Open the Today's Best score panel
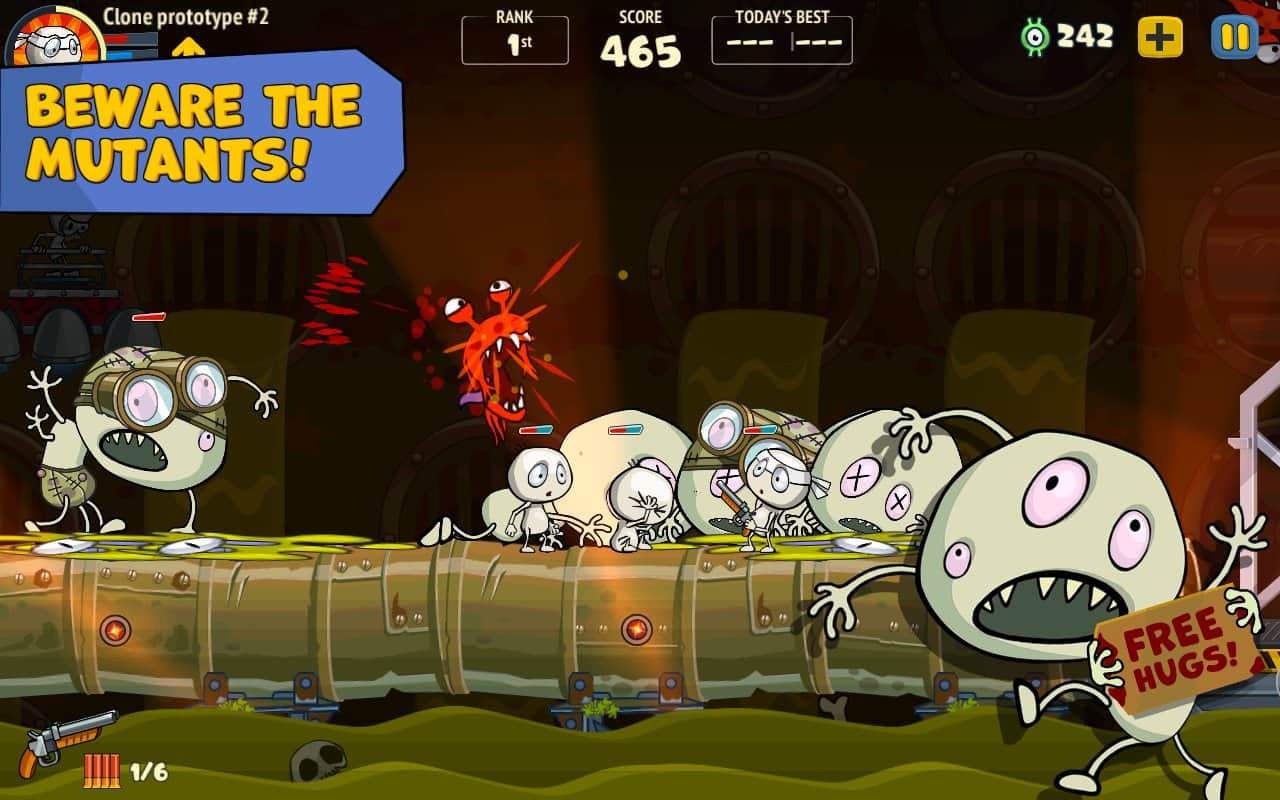This screenshot has width=1280, height=800. tap(782, 40)
